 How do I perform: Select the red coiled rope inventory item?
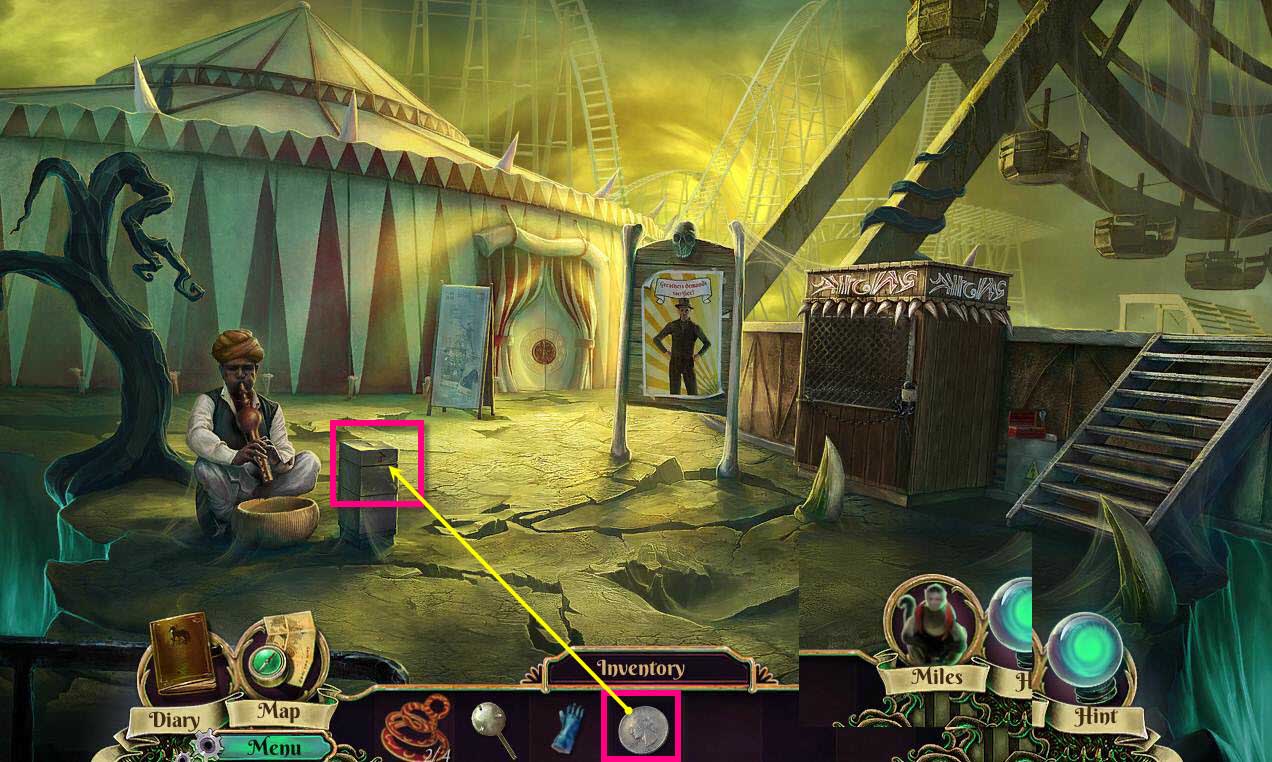(x=415, y=728)
